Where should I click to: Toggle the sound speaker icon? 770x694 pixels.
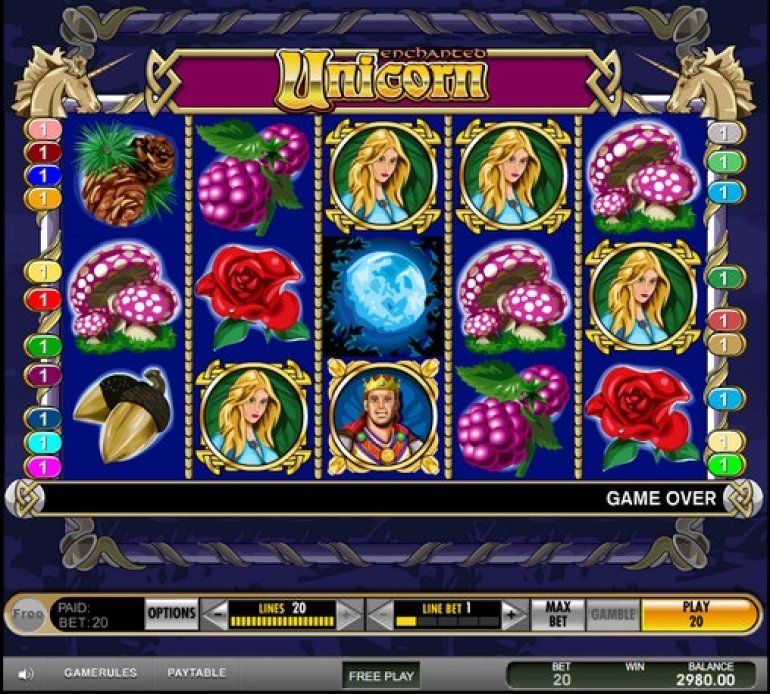(27, 674)
